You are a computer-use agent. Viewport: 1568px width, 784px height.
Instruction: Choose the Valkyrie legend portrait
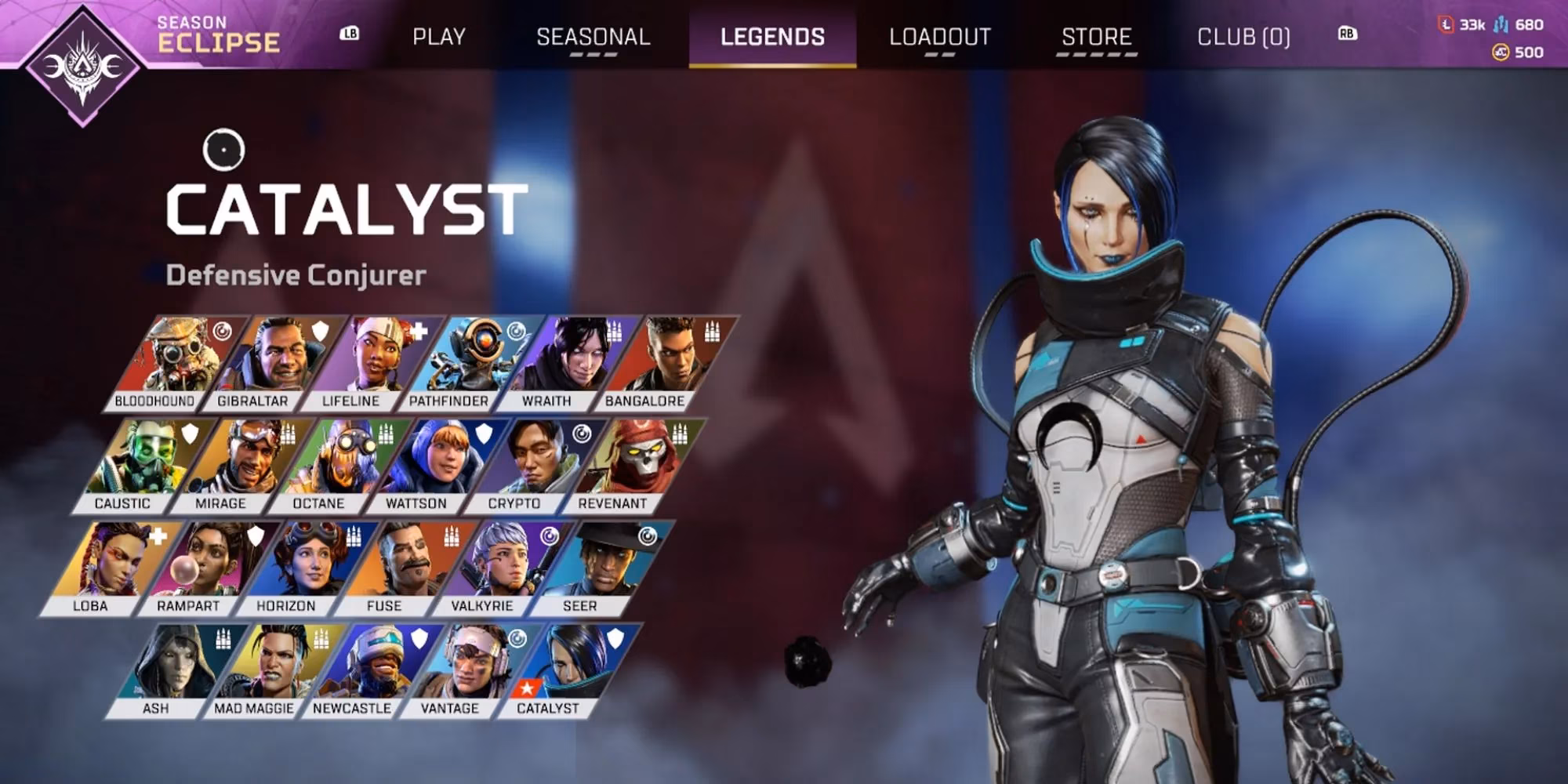500,567
